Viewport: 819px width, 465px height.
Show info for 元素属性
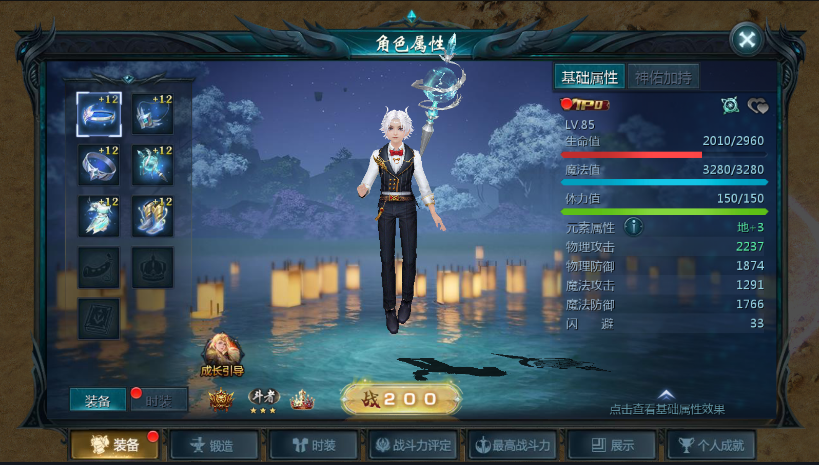(x=633, y=226)
